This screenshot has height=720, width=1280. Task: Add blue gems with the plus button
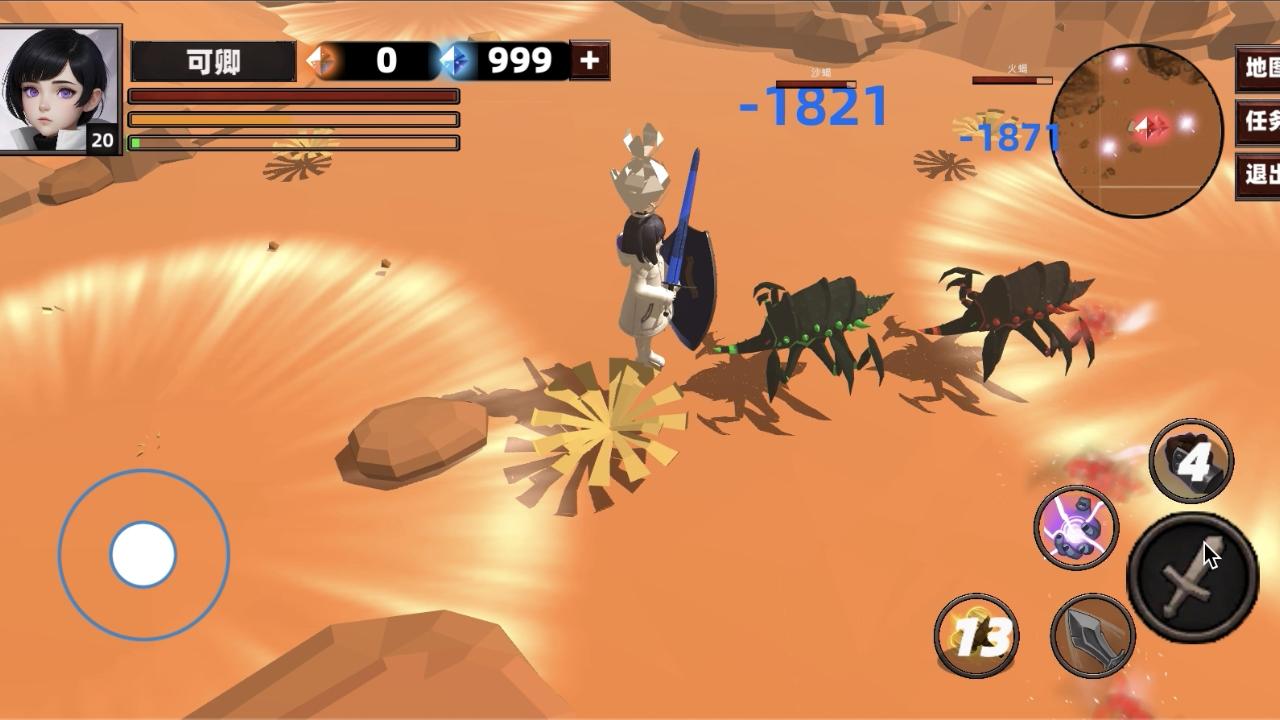click(x=589, y=61)
